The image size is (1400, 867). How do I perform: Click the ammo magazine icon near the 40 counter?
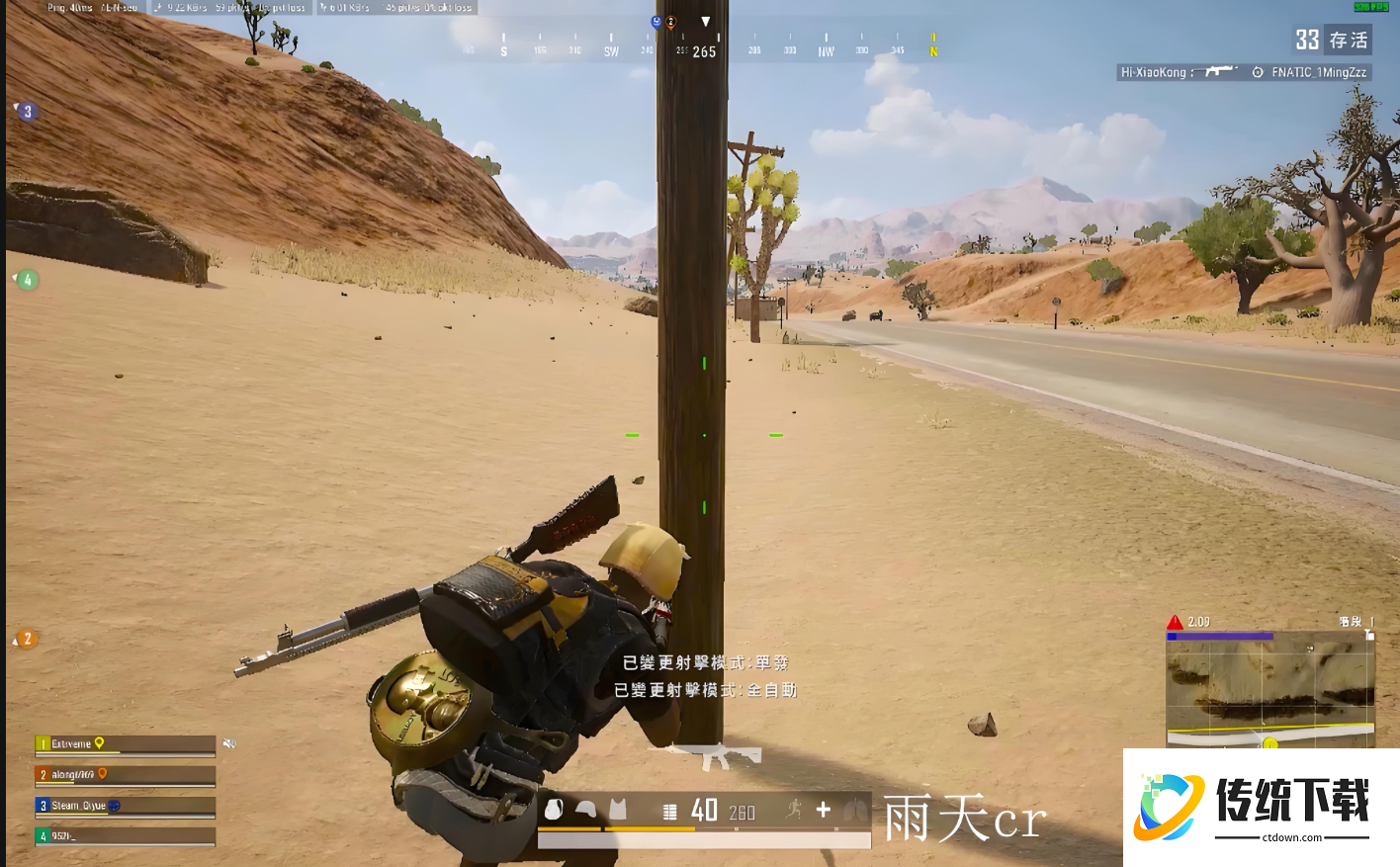pyautogui.click(x=669, y=811)
